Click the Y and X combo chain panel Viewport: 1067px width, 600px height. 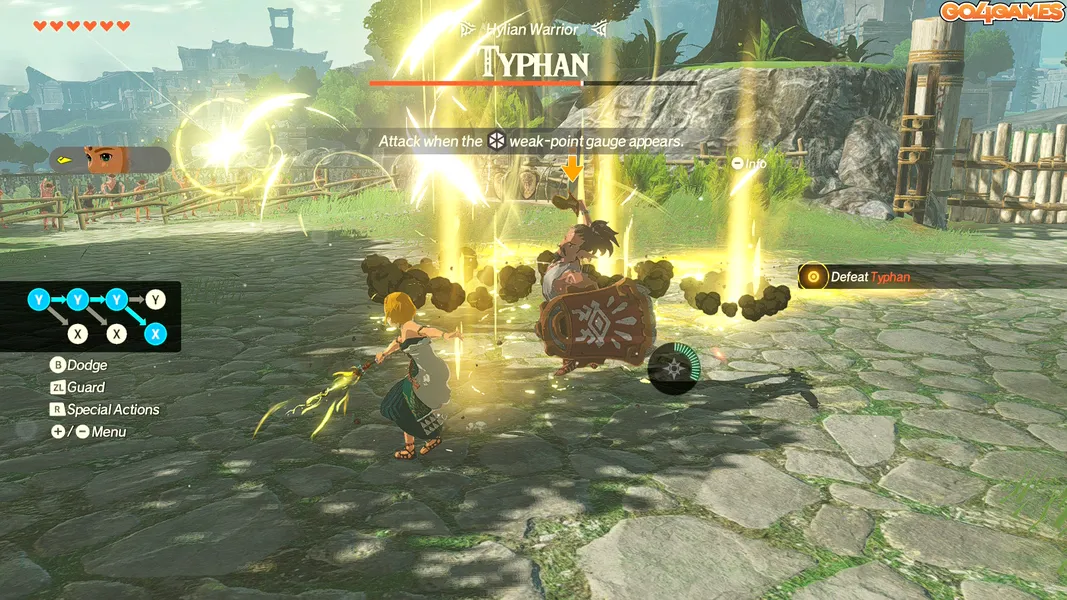coord(98,316)
